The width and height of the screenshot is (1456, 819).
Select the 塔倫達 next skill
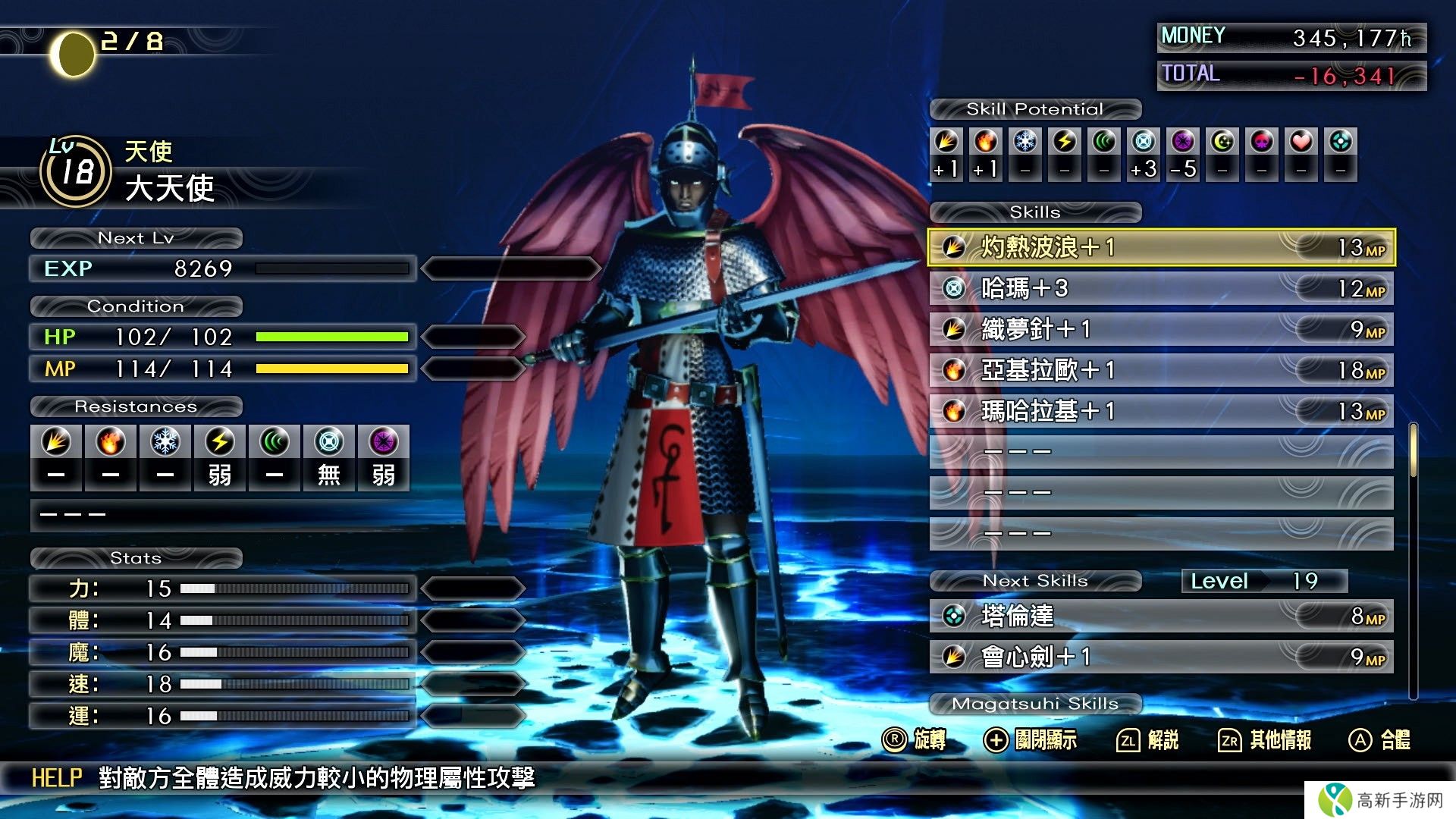pos(1160,616)
